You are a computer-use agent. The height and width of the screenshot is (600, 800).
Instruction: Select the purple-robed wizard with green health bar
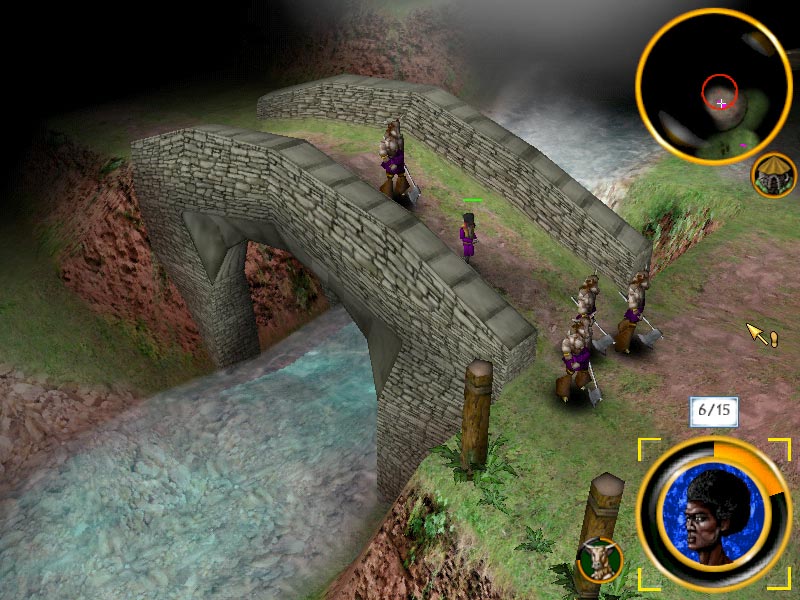(468, 237)
